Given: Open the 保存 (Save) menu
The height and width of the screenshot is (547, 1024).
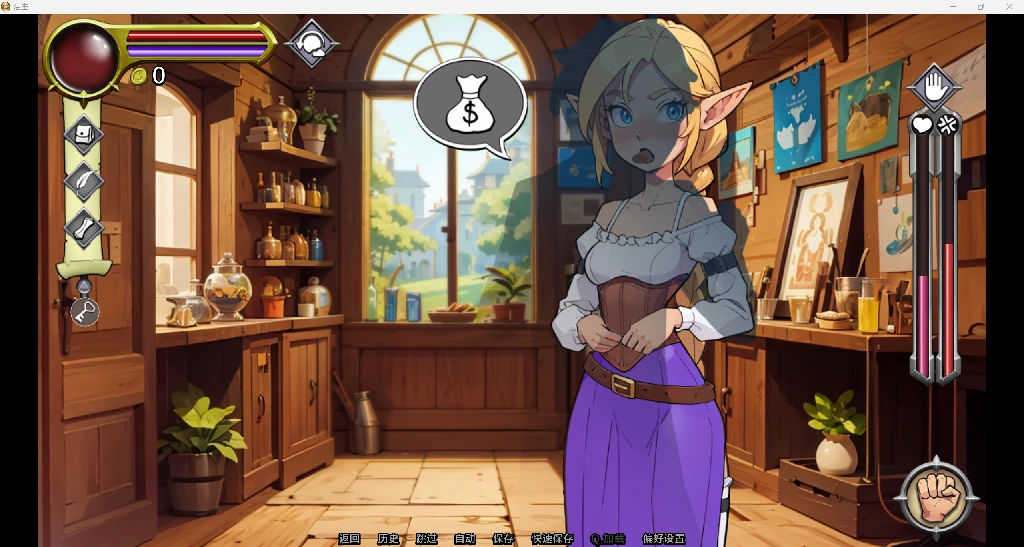Looking at the screenshot, I should (x=503, y=539).
